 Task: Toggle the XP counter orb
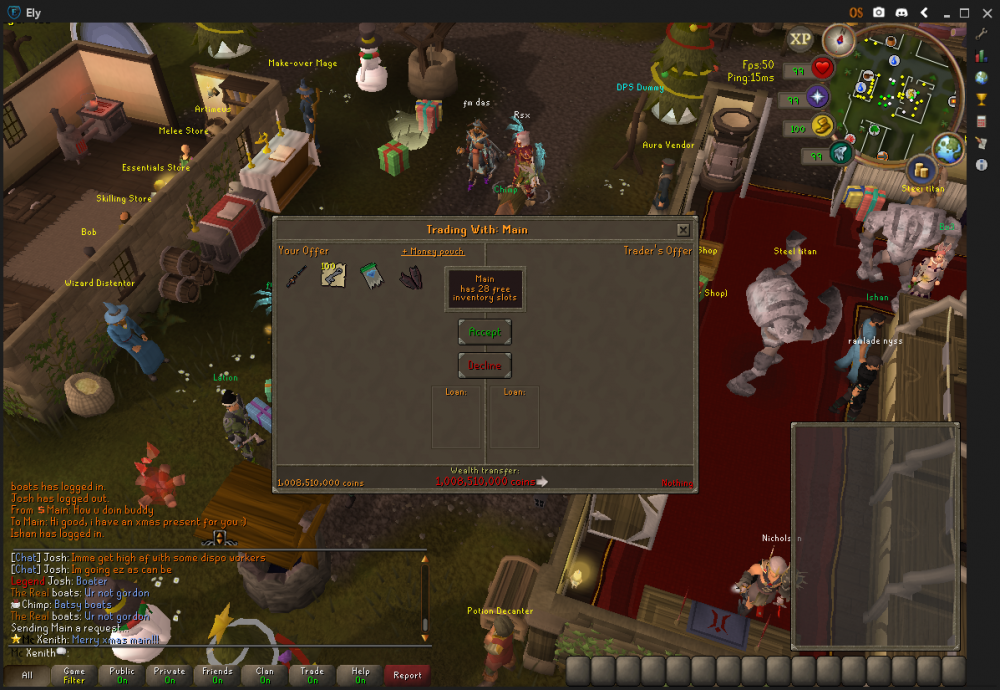coord(800,40)
